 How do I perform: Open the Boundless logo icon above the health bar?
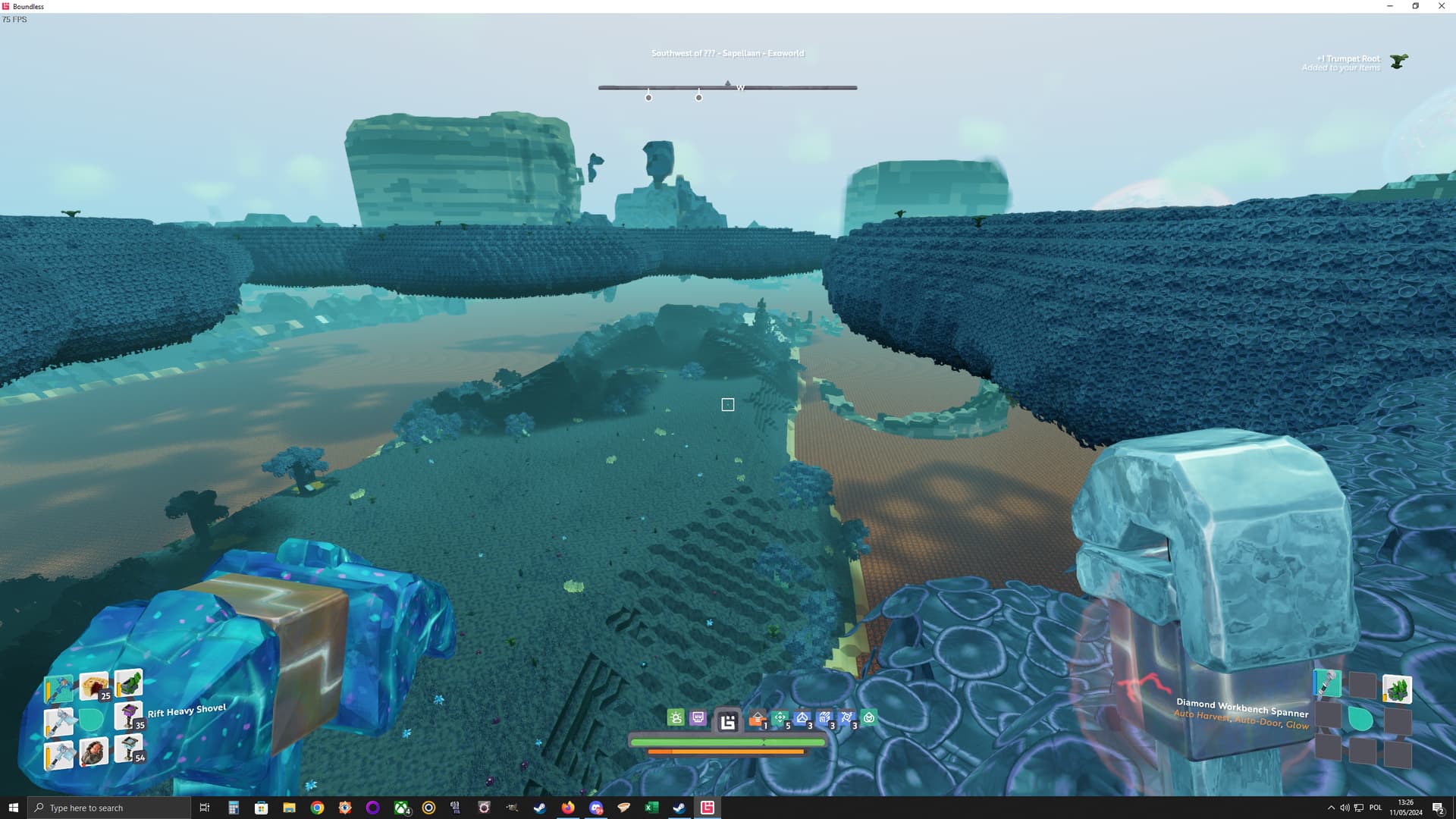click(x=728, y=722)
